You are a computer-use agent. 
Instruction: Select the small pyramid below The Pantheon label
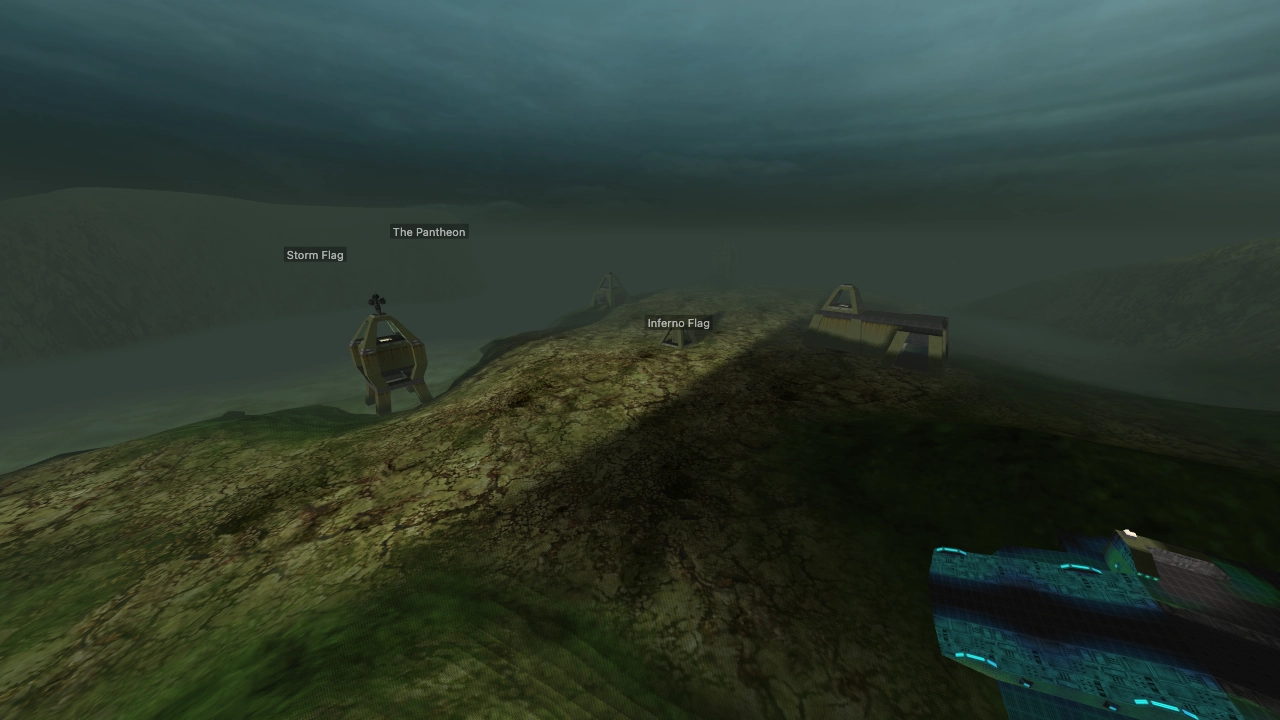(604, 290)
